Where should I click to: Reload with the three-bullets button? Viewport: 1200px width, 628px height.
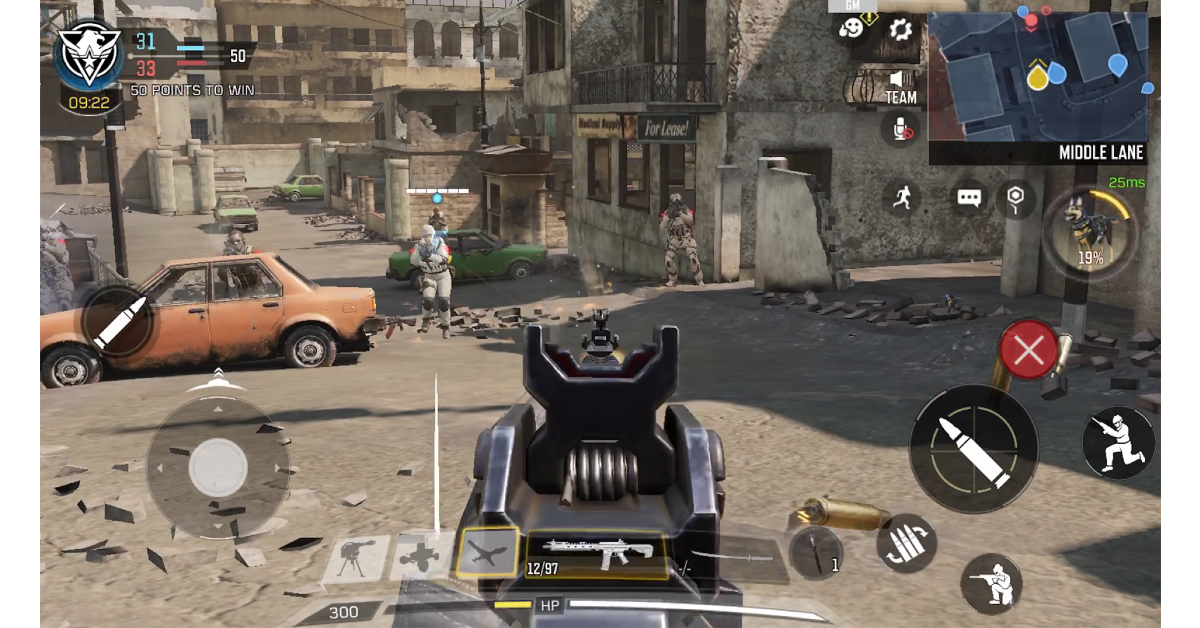(x=906, y=543)
